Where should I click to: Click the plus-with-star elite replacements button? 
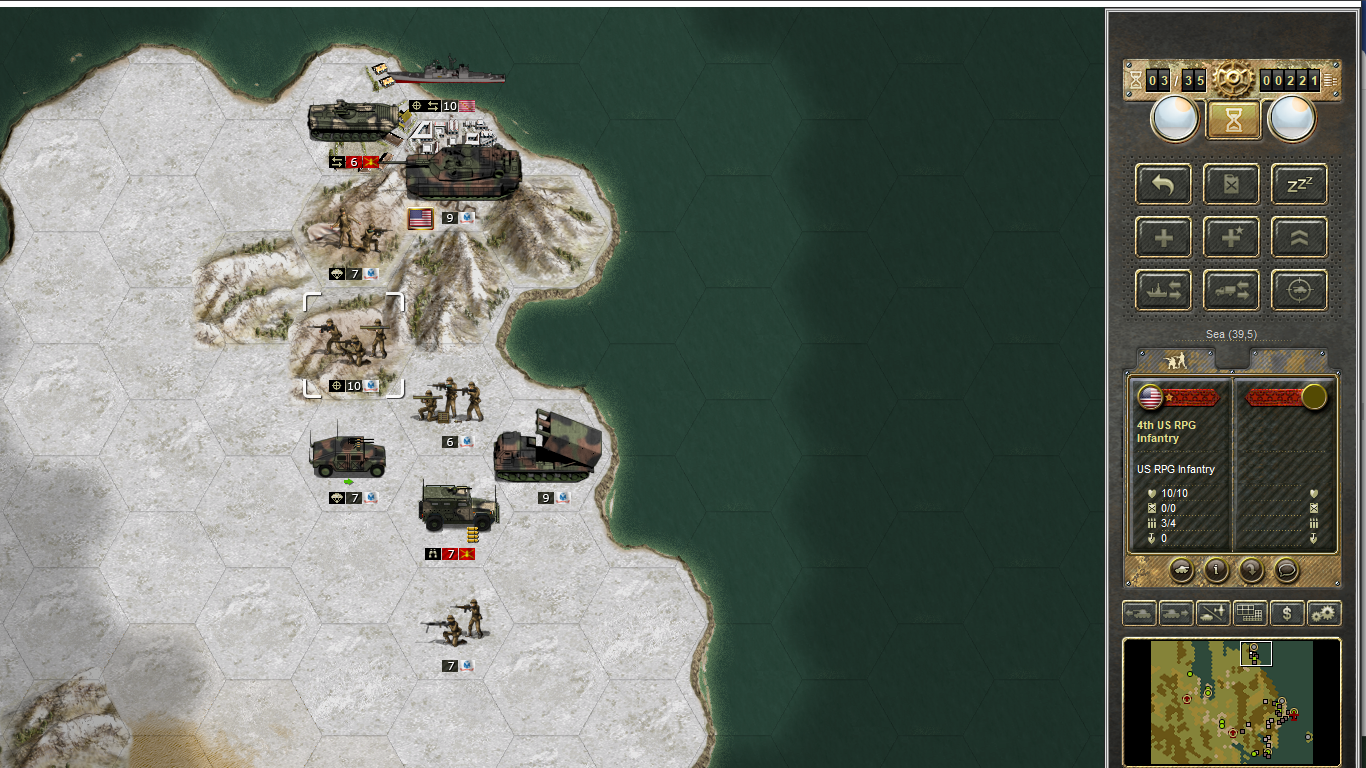[x=1231, y=237]
